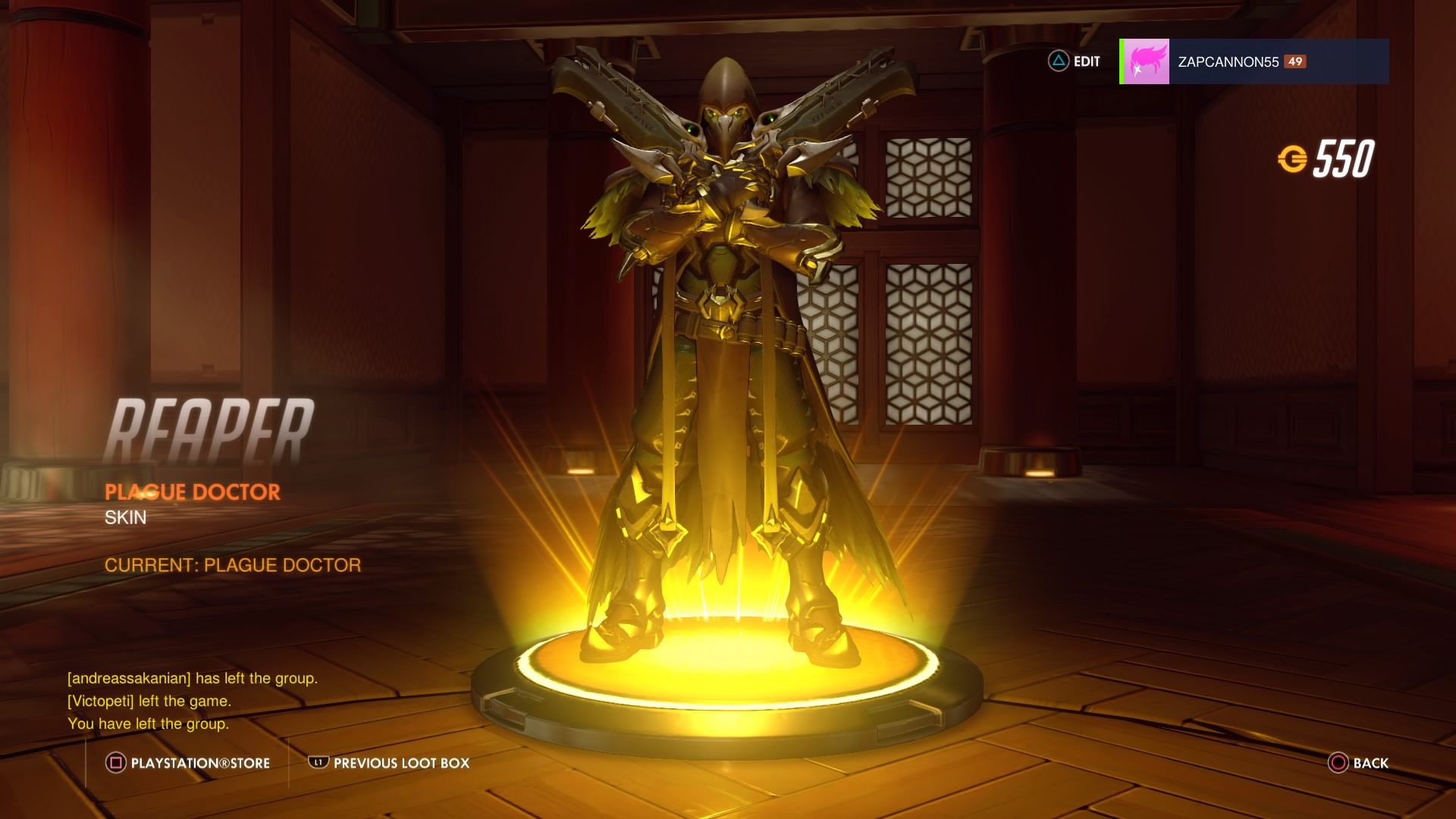This screenshot has height=819, width=1456.
Task: Select the Back button
Action: [x=1358, y=763]
